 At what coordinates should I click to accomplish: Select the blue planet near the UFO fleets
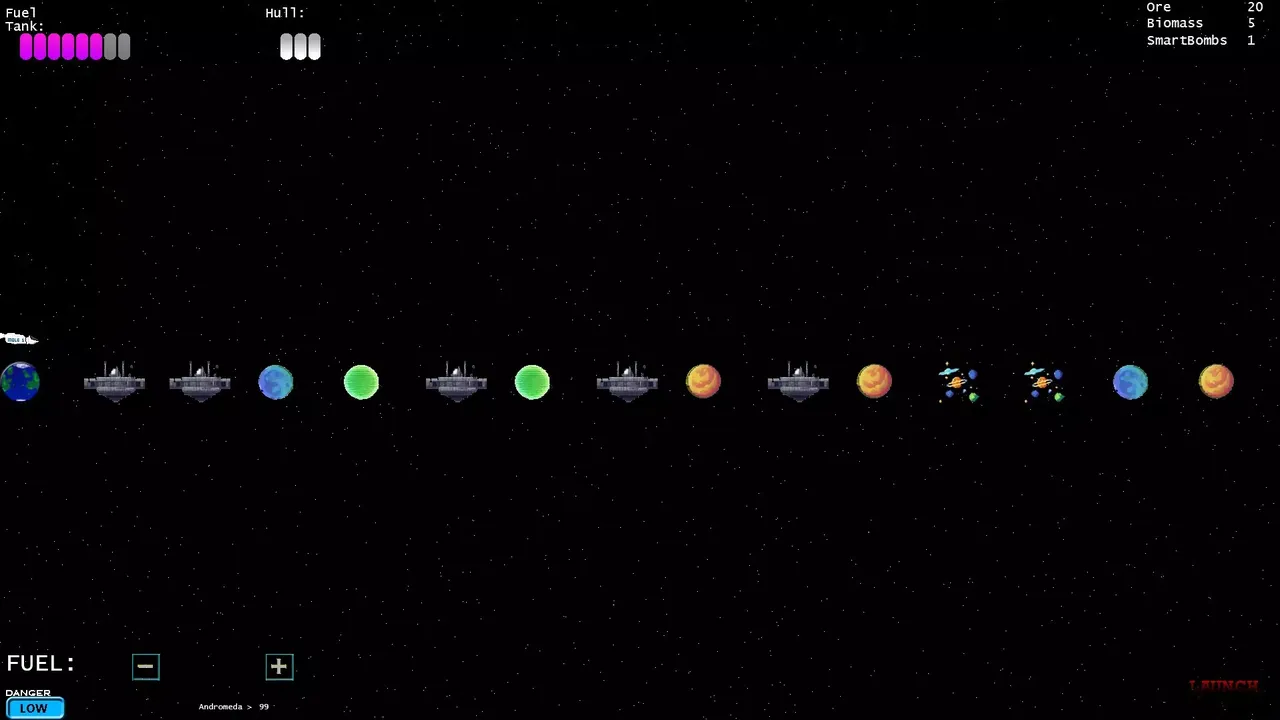point(1131,381)
